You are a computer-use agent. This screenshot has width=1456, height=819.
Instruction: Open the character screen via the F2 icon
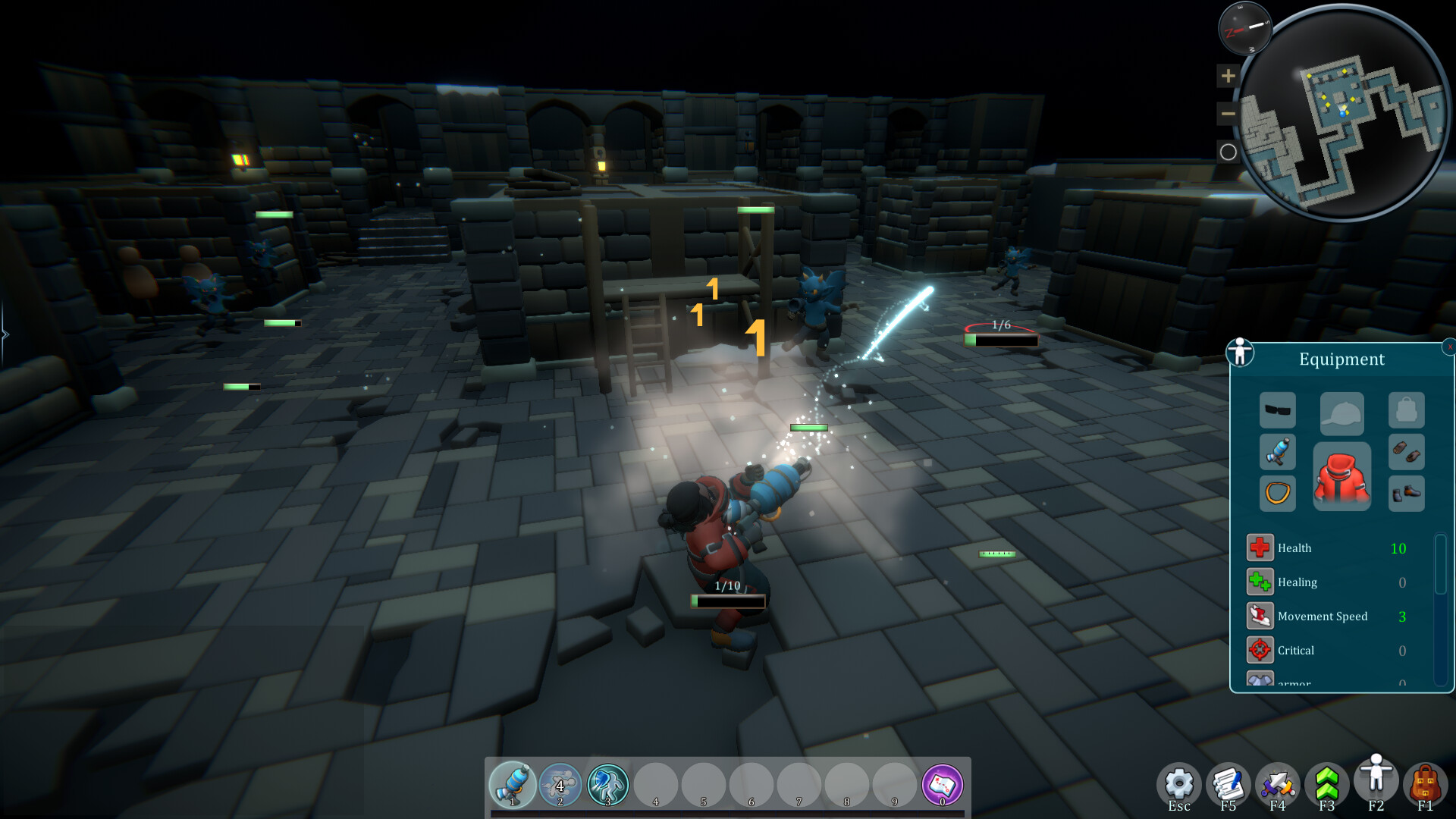point(1376,779)
